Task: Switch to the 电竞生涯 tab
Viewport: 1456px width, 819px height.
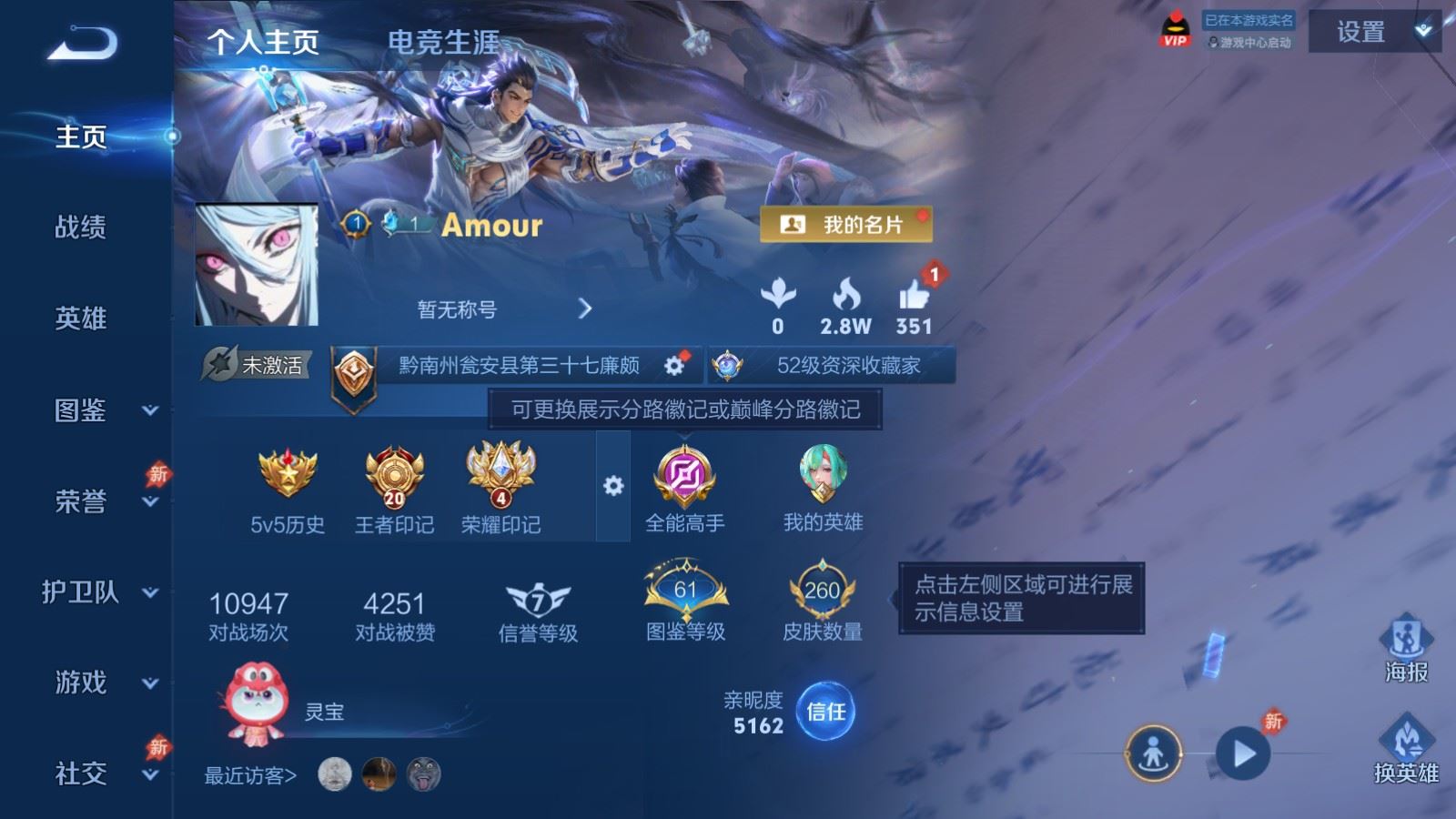Action: tap(443, 42)
